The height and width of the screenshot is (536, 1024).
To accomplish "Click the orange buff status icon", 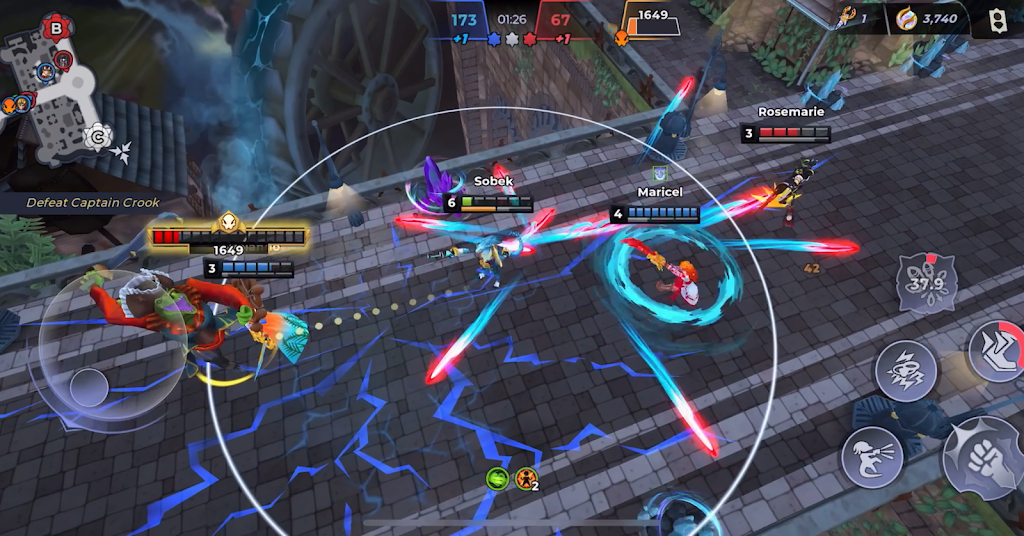I will point(526,478).
